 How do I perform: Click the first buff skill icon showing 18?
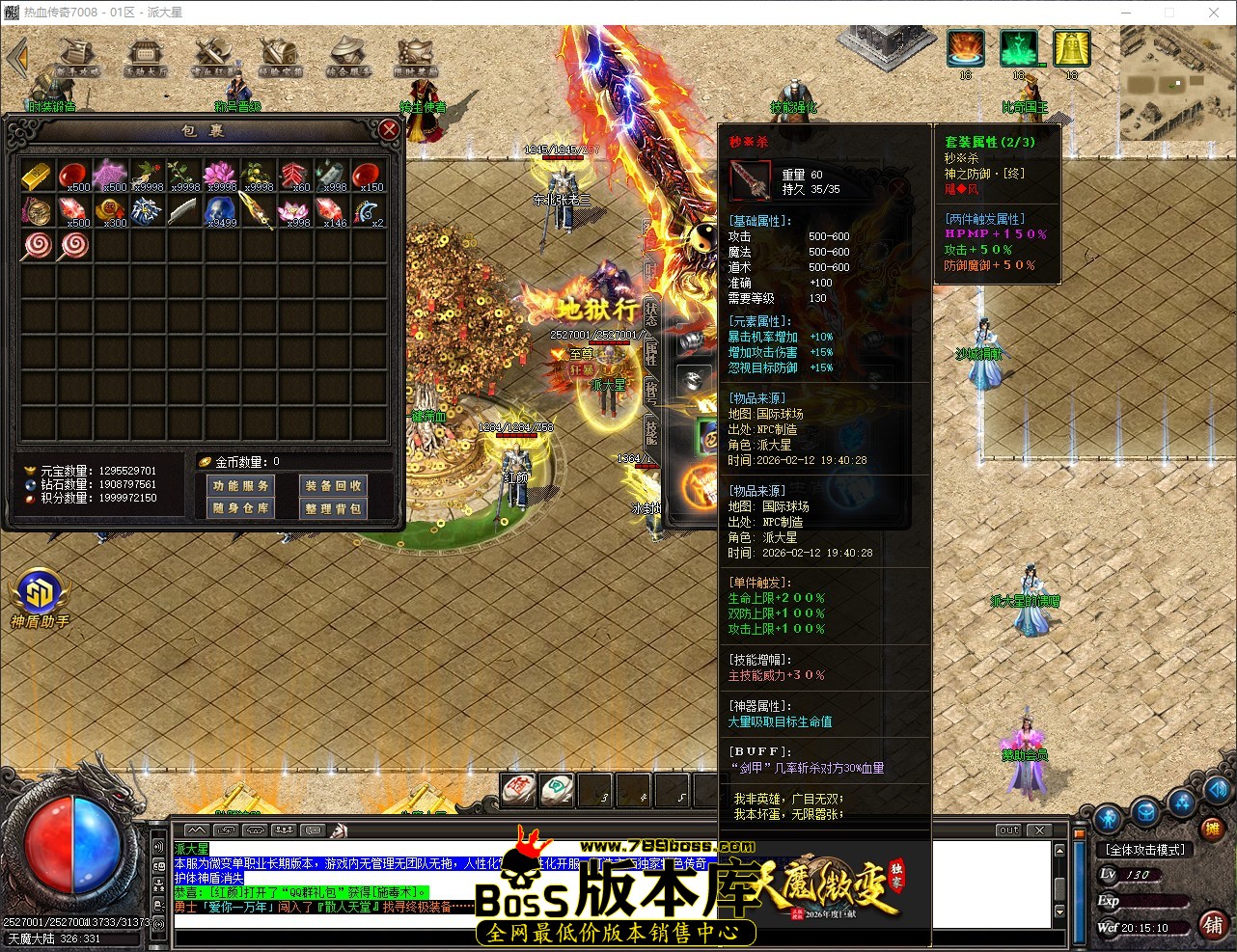point(965,45)
